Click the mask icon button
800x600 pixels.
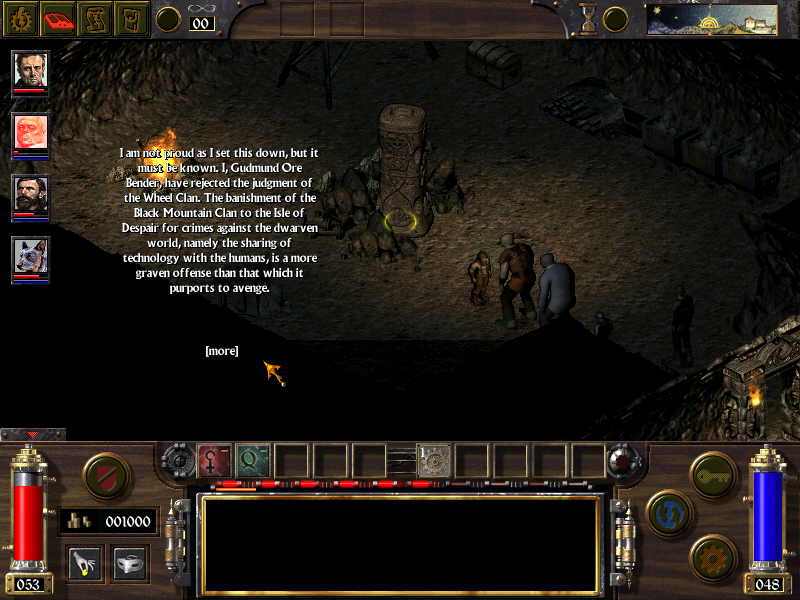pos(129,561)
